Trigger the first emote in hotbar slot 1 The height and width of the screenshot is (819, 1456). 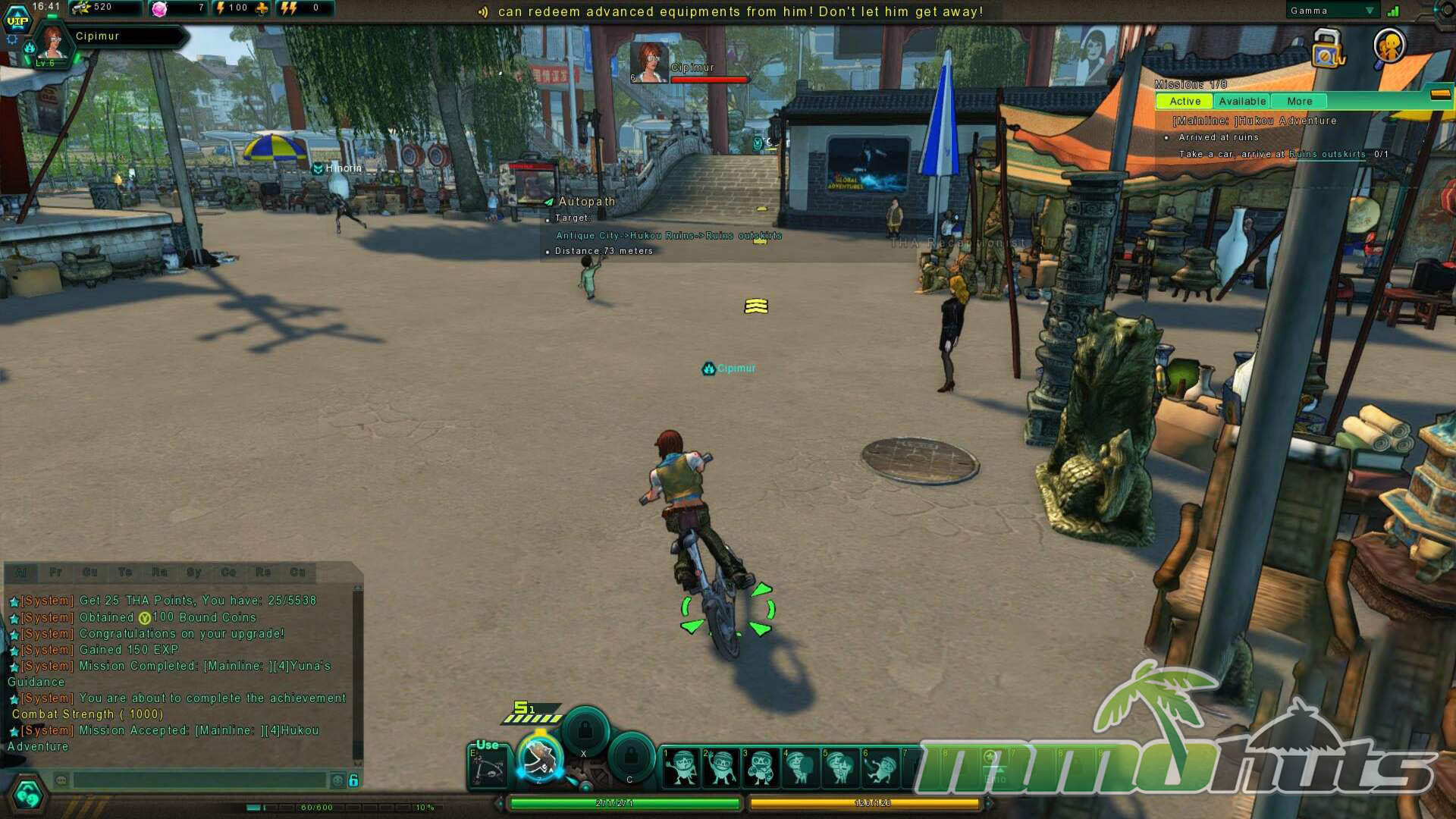click(x=682, y=766)
